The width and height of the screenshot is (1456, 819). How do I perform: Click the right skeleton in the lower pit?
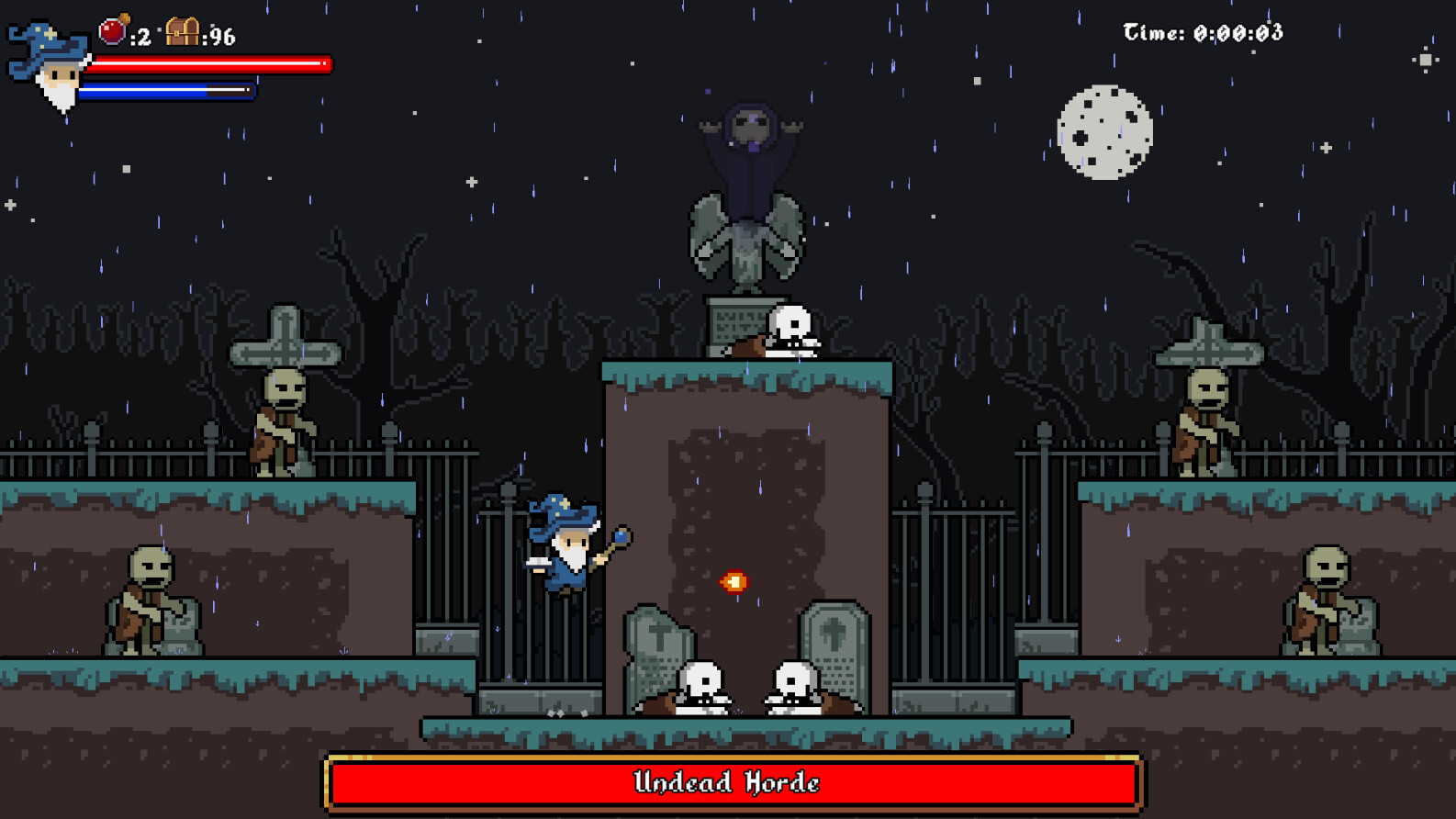tap(791, 684)
